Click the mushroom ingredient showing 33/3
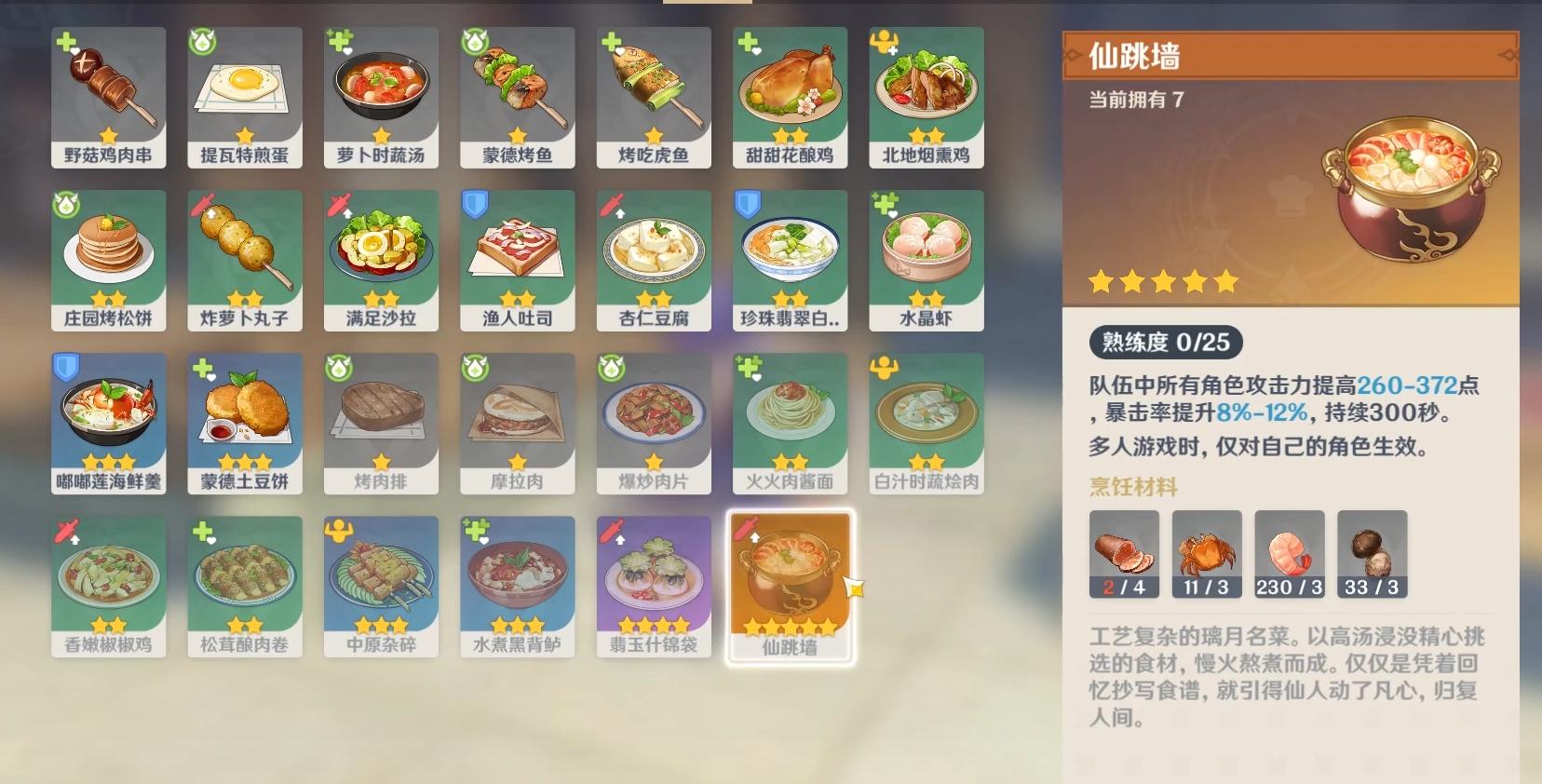The height and width of the screenshot is (784, 1542). tap(1372, 554)
